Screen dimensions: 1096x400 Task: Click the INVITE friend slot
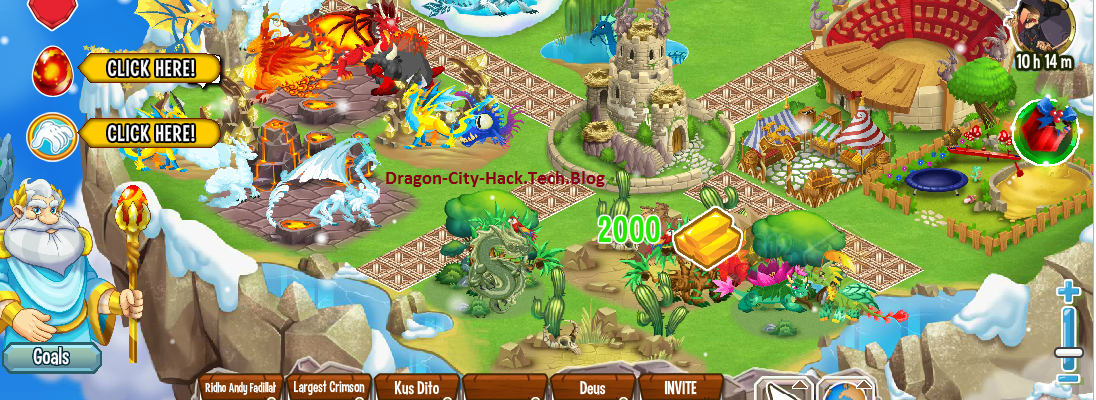tap(680, 388)
